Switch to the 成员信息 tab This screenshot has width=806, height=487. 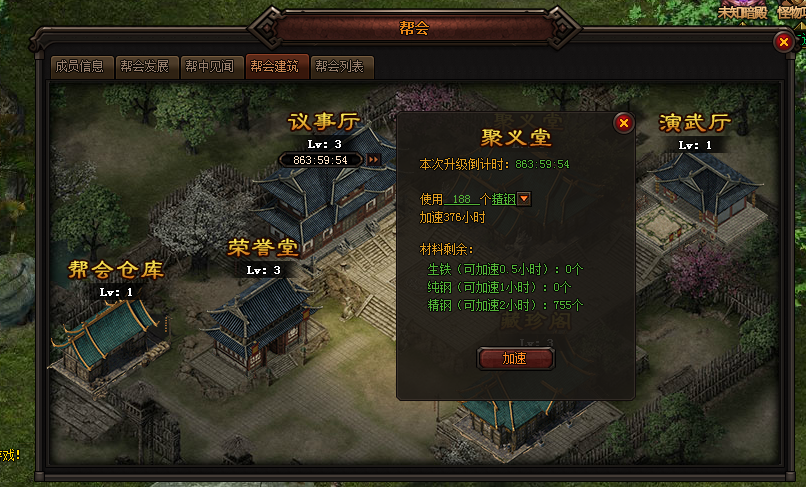(80, 67)
